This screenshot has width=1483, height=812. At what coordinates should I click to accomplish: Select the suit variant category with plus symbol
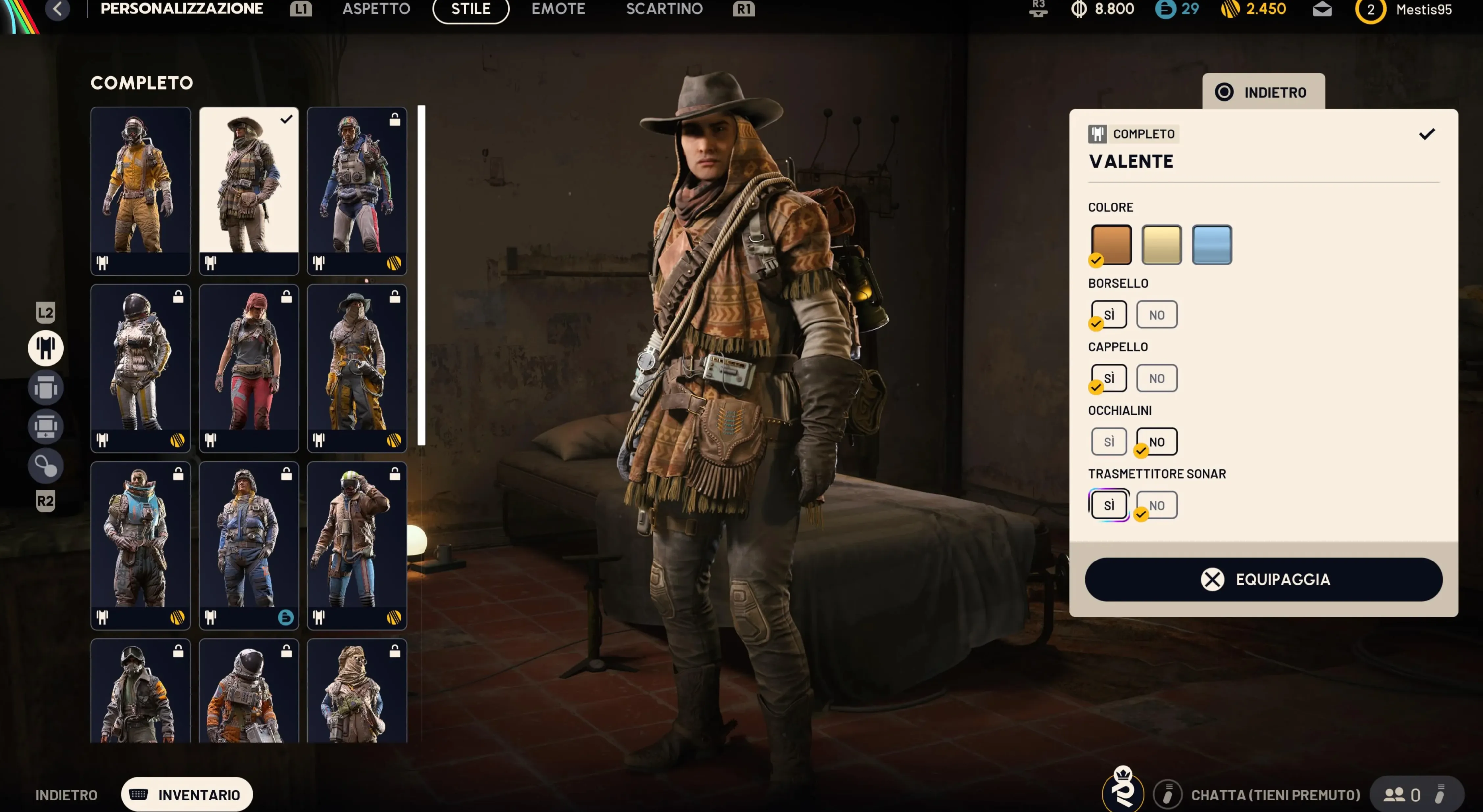[x=45, y=426]
